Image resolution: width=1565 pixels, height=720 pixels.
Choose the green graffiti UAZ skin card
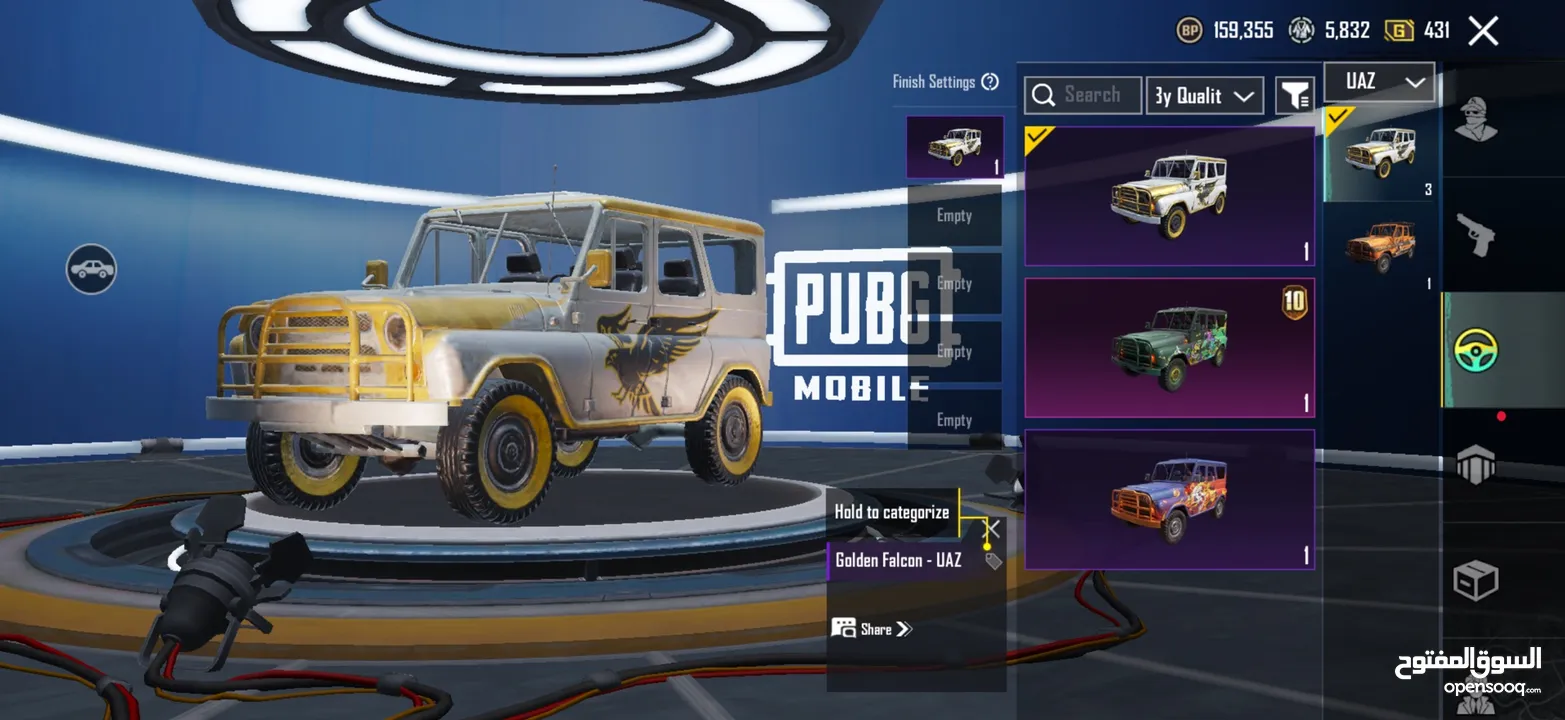coord(1169,347)
